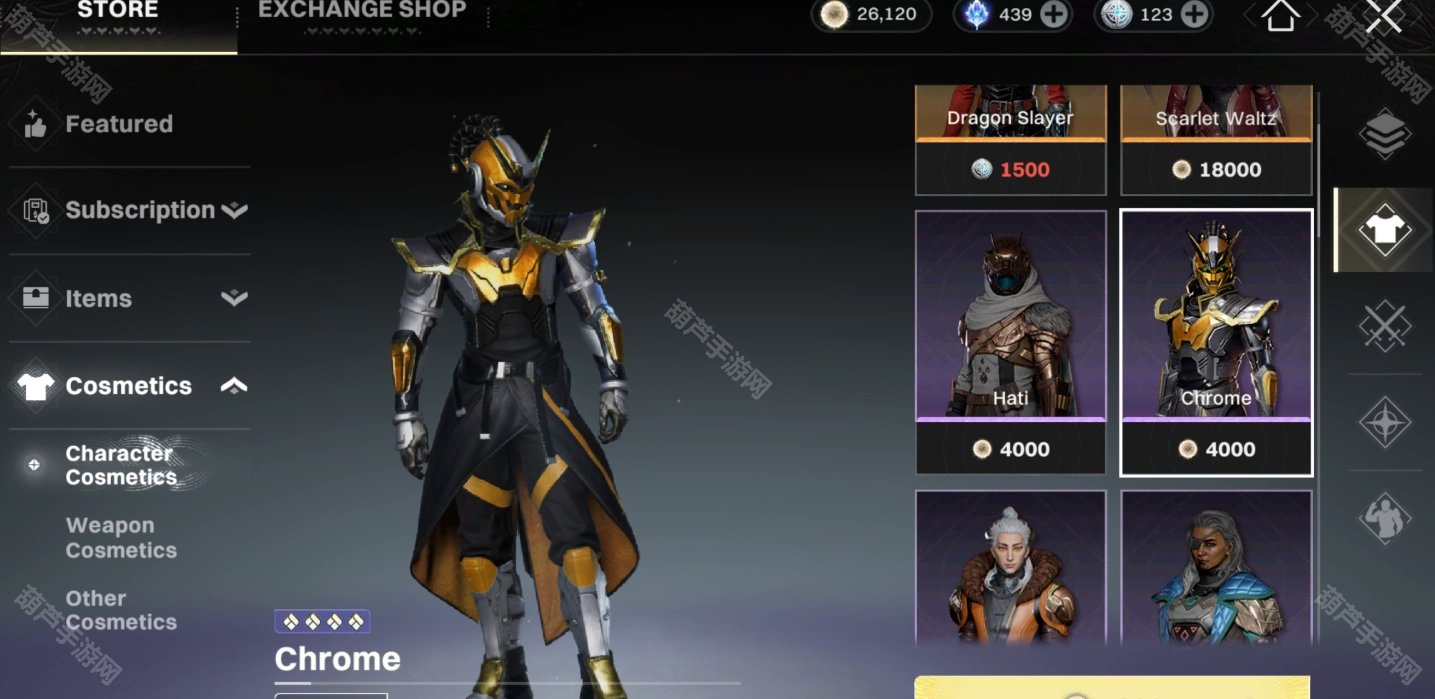
Task: Choose the Dragon Slayer outfit
Action: click(1010, 140)
